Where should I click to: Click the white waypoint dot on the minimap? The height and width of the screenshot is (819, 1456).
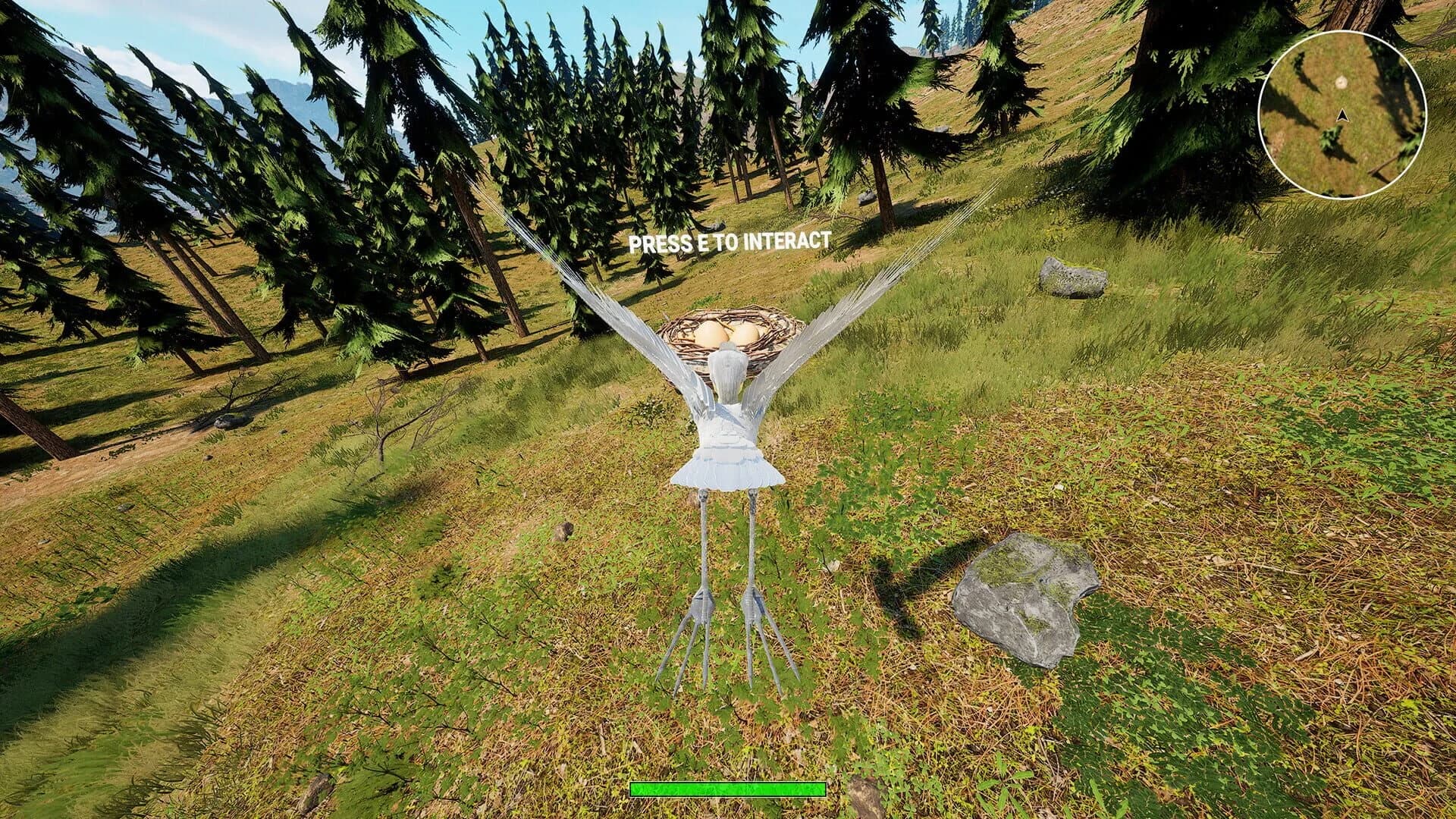coord(1341,82)
